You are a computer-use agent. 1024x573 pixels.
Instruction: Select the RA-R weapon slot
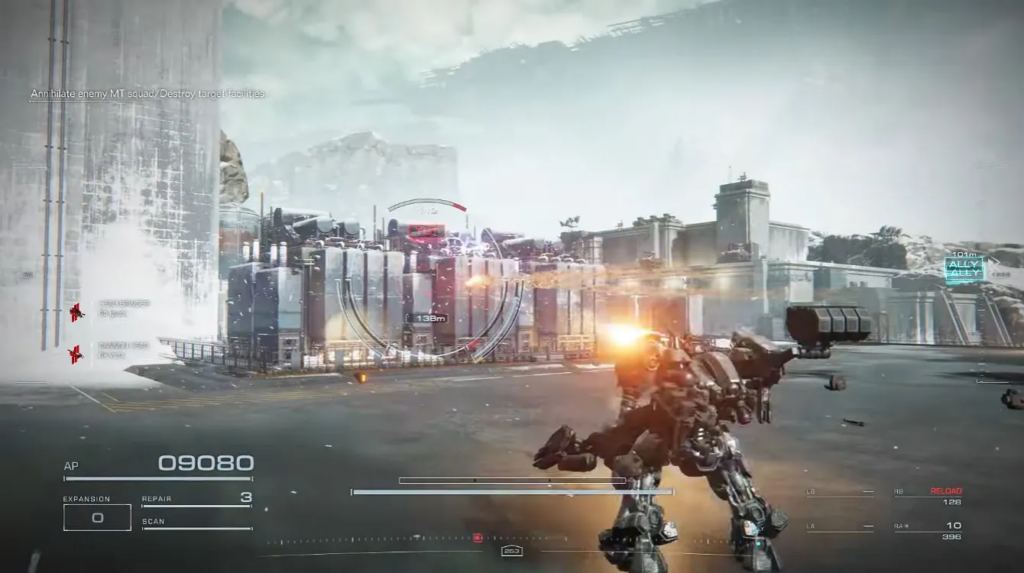(928, 530)
